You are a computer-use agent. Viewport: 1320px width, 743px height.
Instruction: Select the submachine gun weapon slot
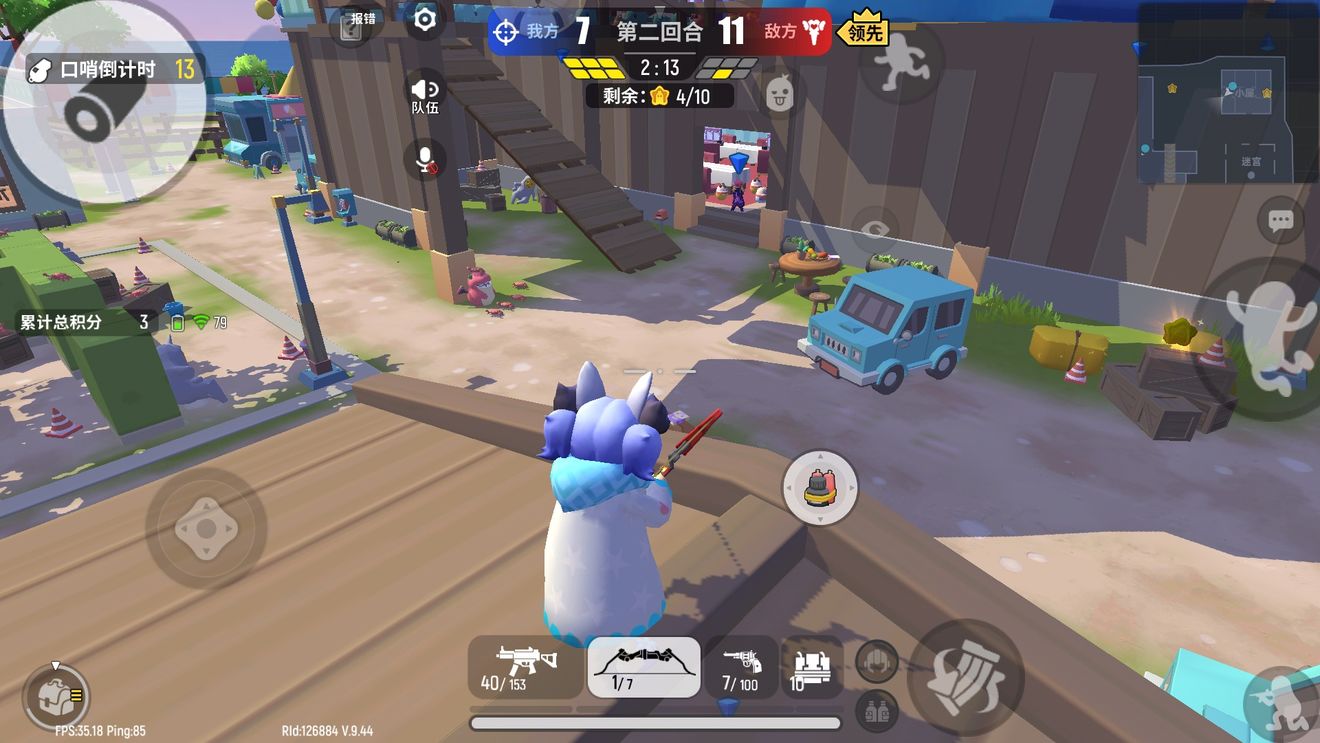pyautogui.click(x=524, y=667)
